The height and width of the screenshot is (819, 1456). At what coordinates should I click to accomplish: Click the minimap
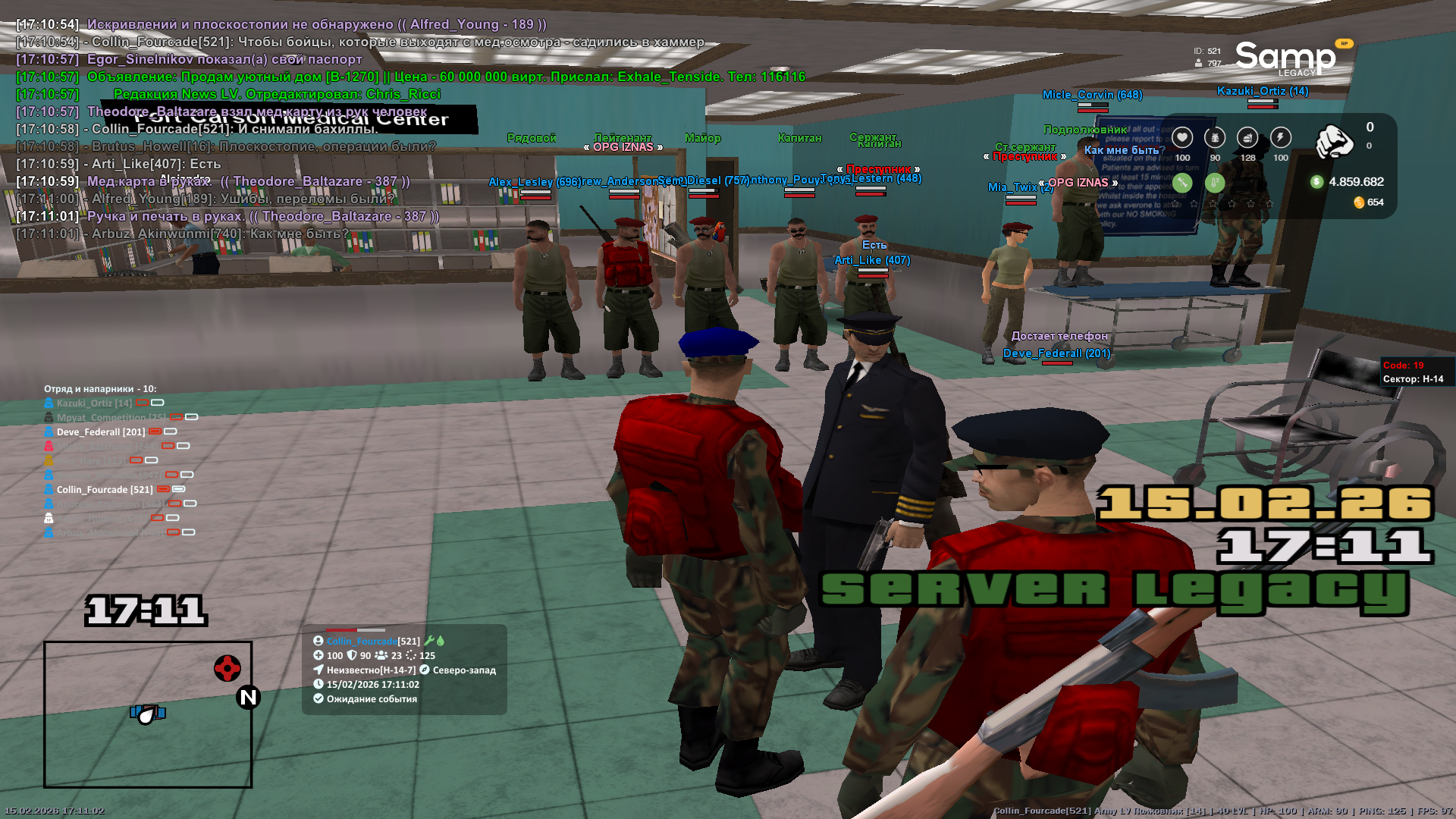[148, 714]
